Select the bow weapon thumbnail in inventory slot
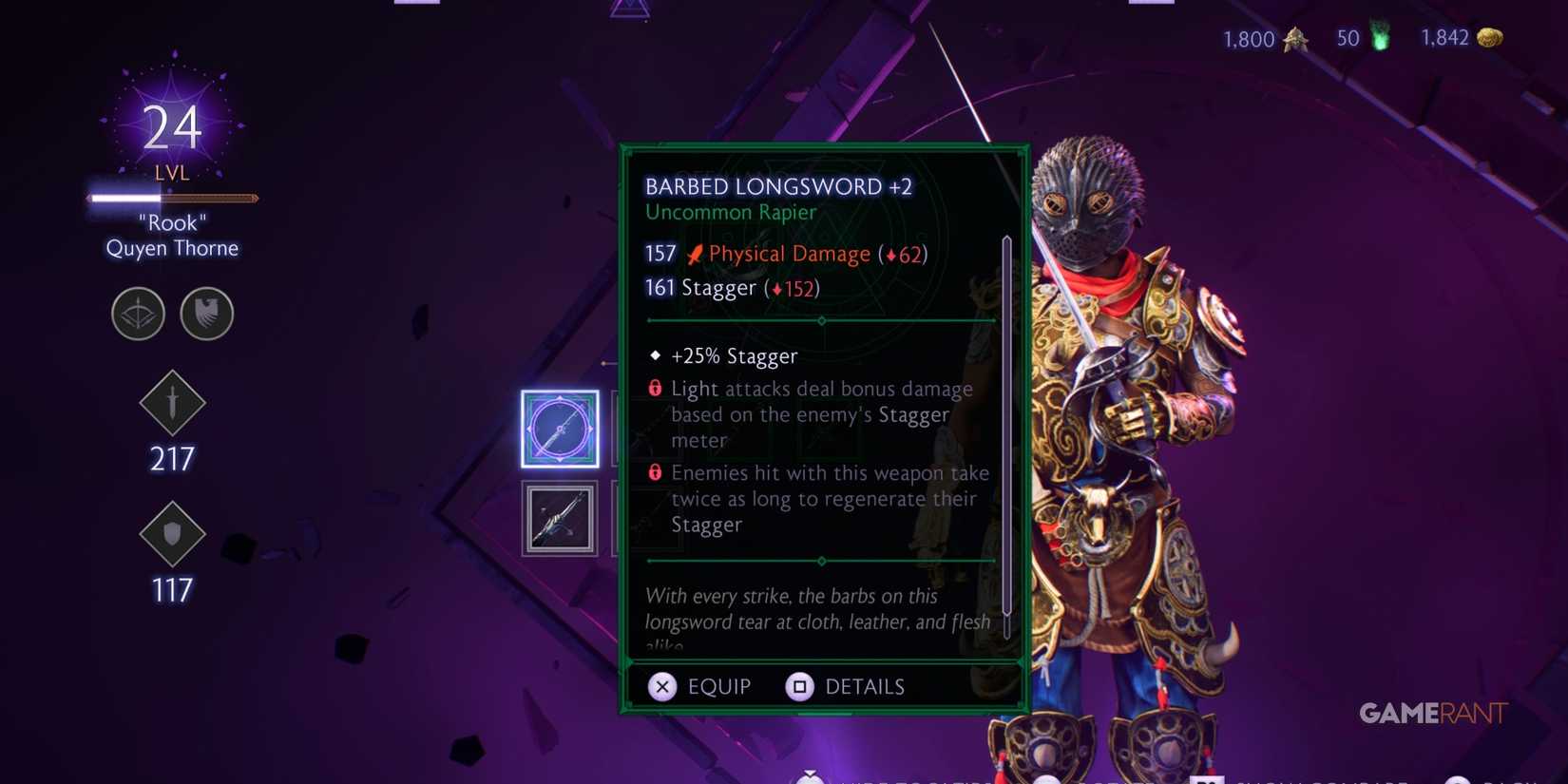This screenshot has width=1568, height=784. pos(559,518)
